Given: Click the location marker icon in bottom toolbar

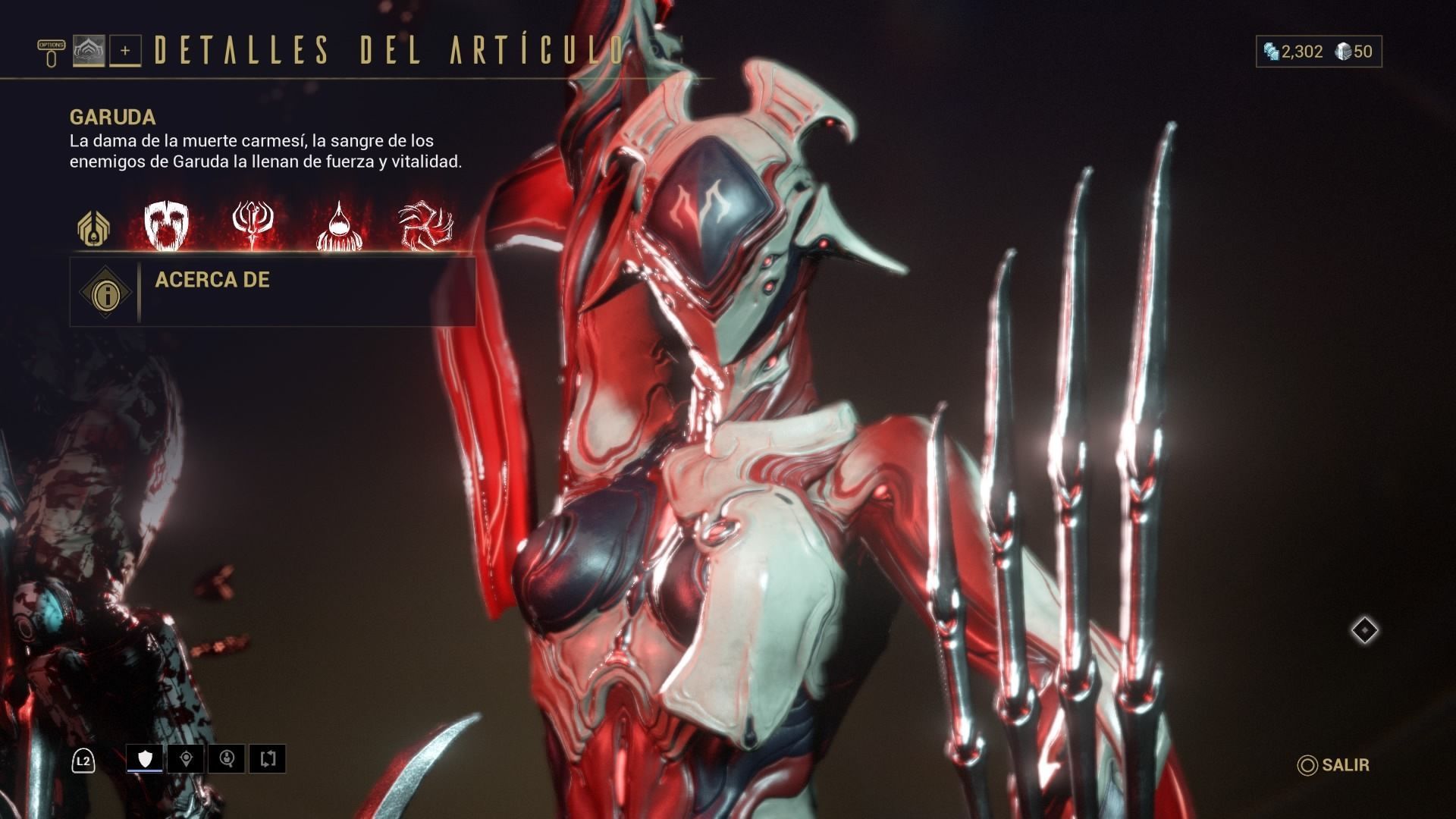Looking at the screenshot, I should (188, 757).
